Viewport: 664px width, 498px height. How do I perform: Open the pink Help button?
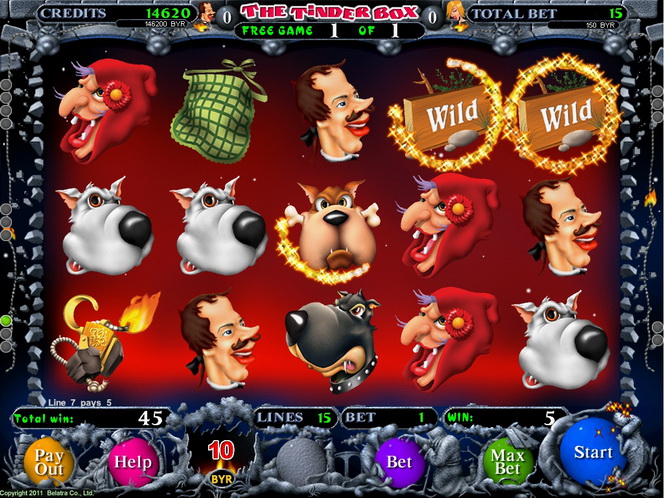pyautogui.click(x=133, y=462)
